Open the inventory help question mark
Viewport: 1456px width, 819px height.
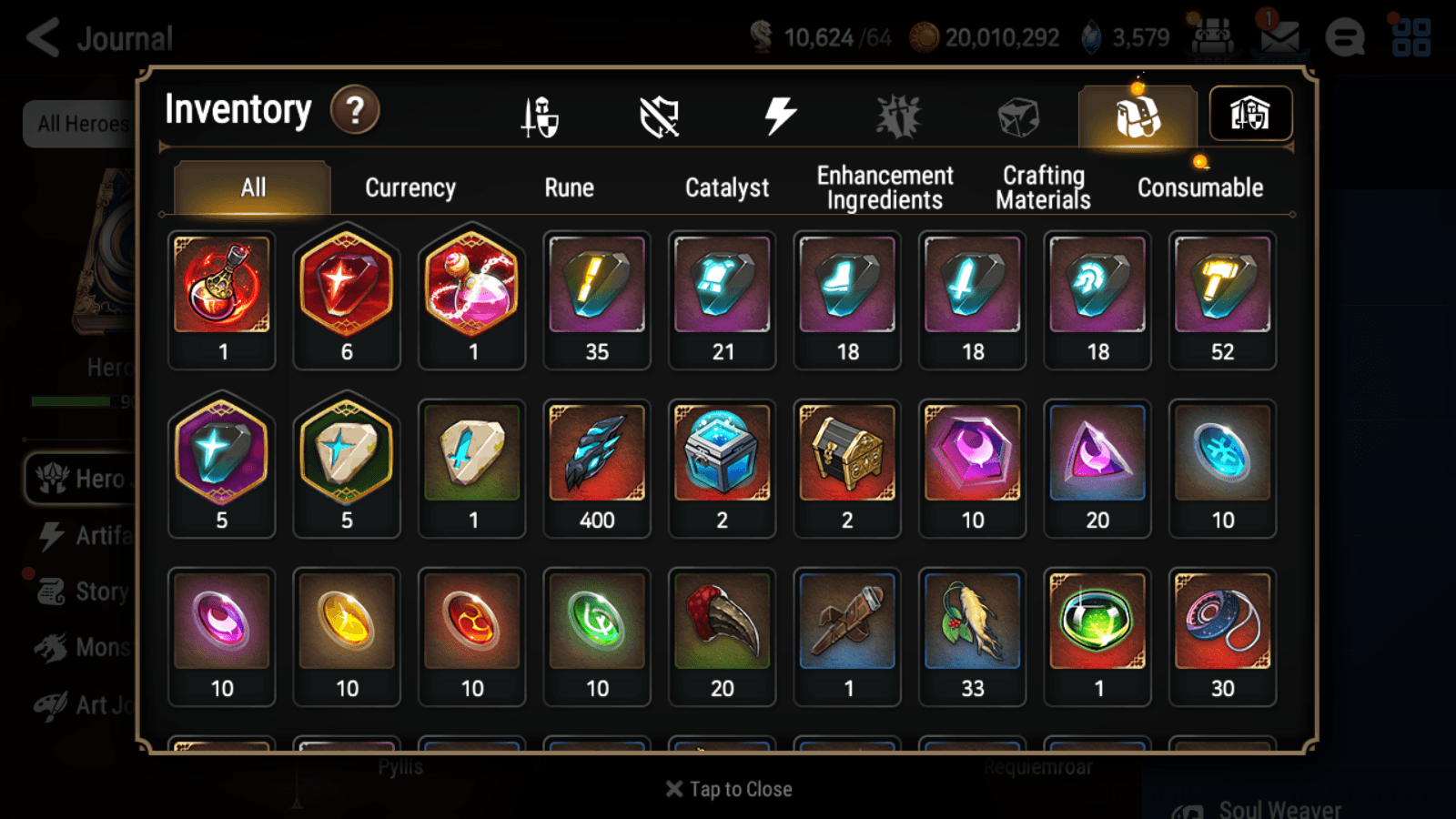[355, 109]
